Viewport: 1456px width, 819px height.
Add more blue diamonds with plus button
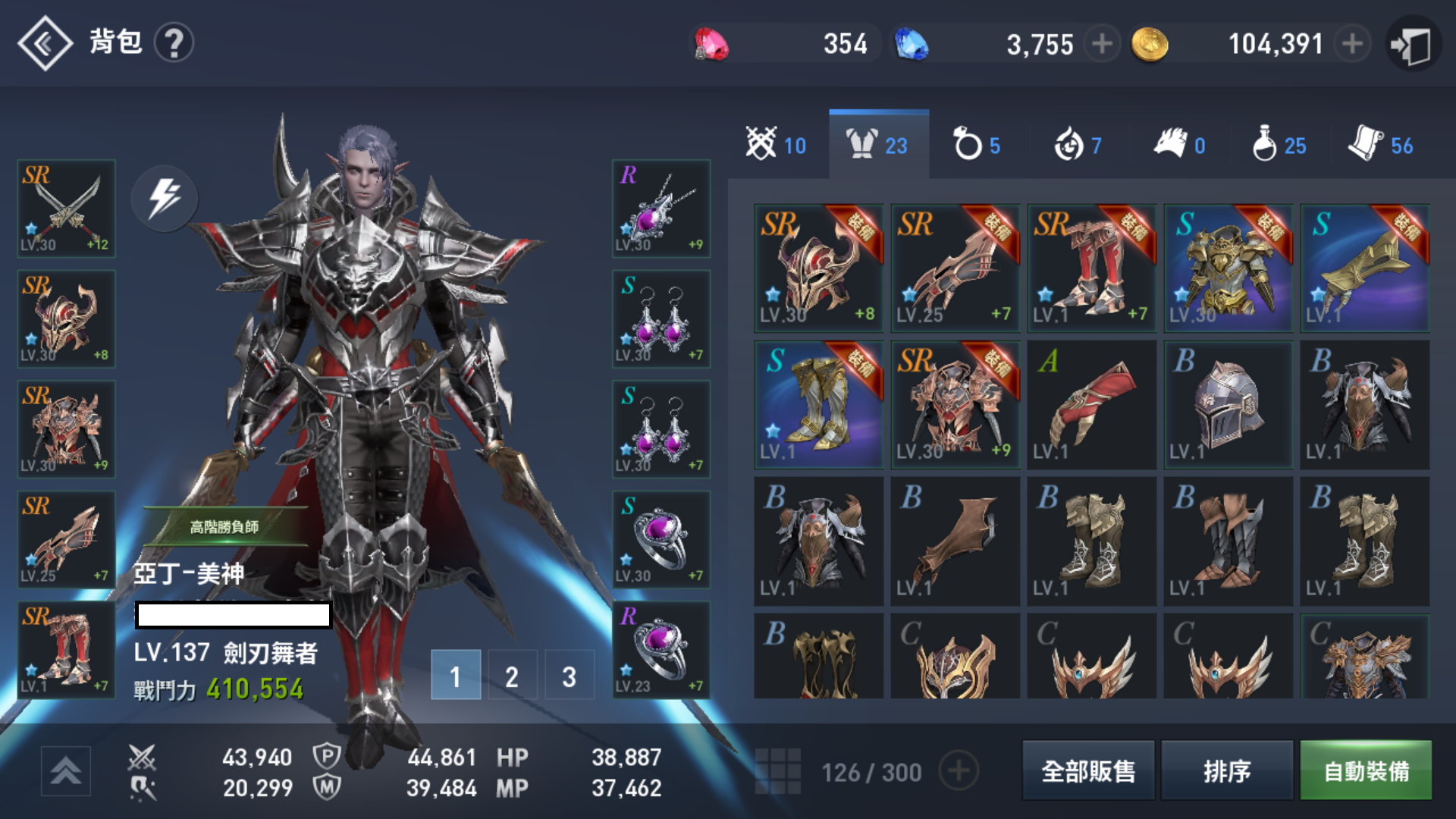click(x=1102, y=44)
